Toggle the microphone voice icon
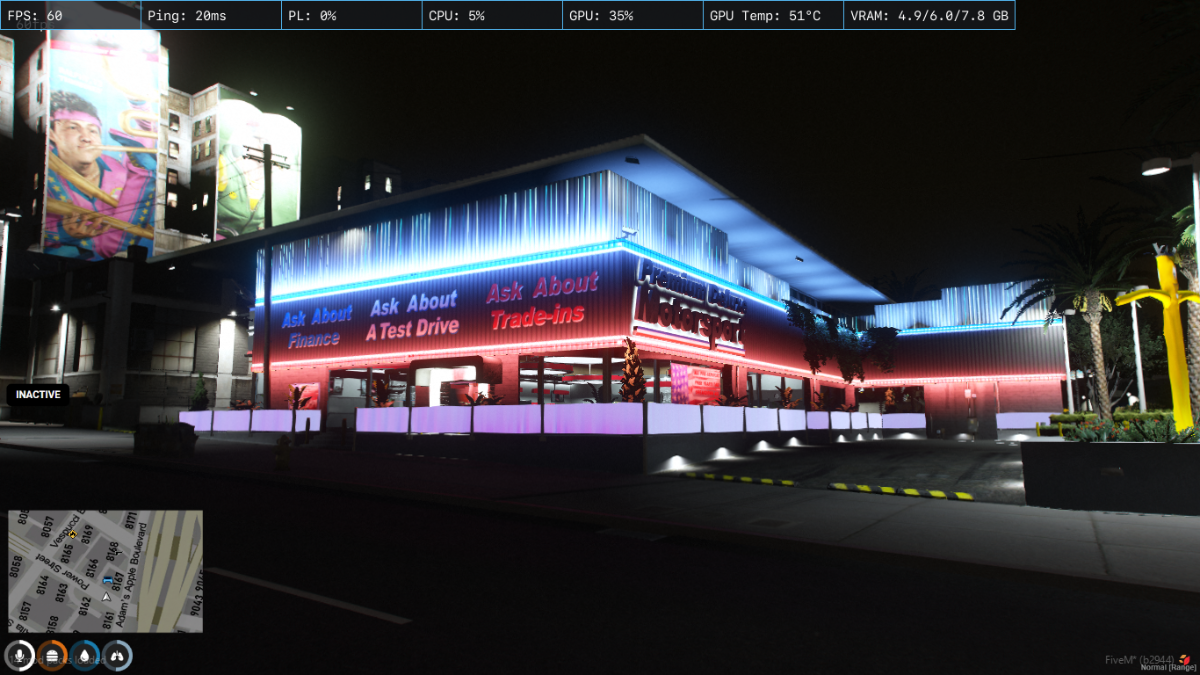The image size is (1200, 675). (19, 656)
